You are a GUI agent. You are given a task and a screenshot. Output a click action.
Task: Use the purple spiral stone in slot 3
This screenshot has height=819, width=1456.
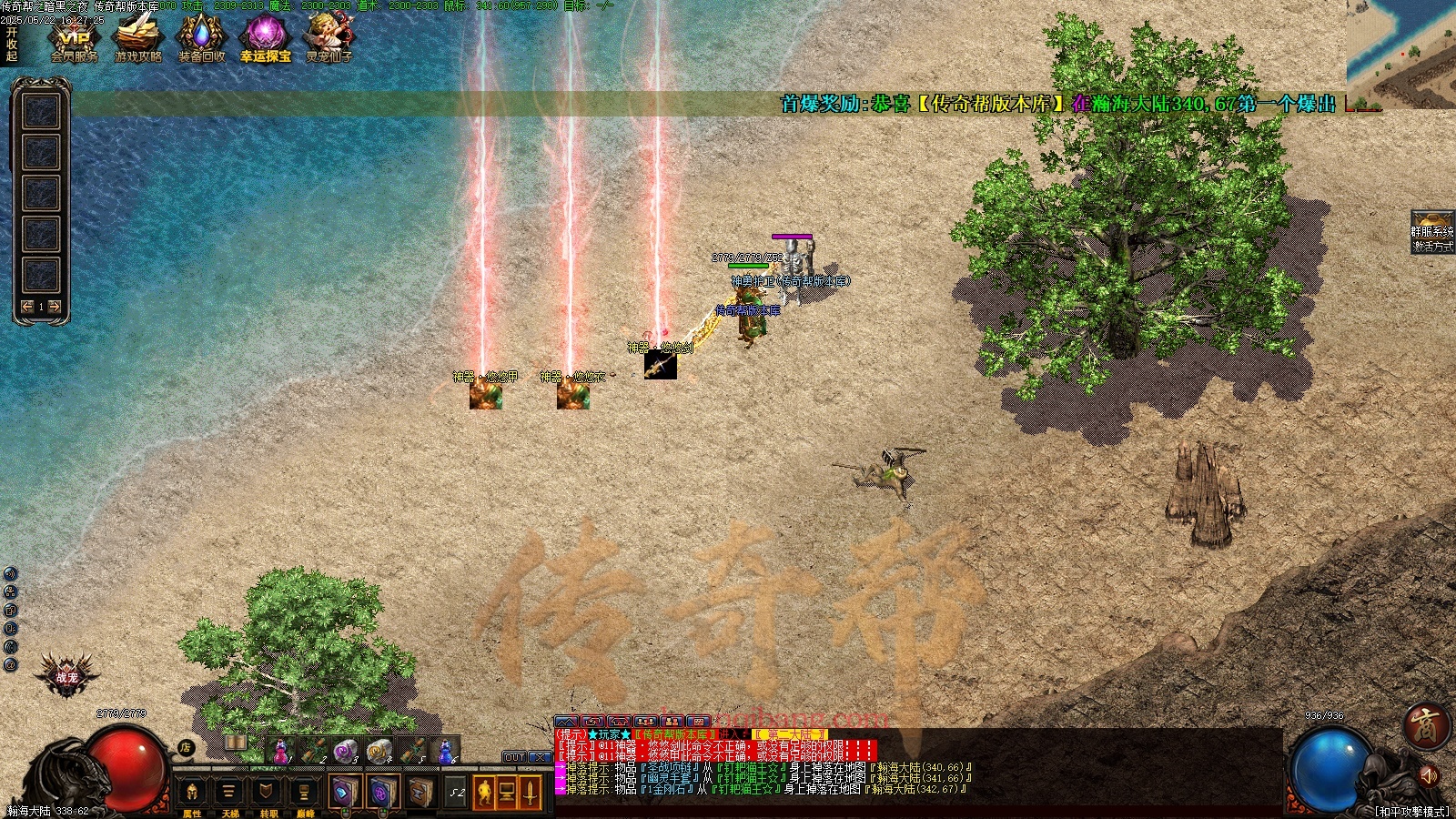pyautogui.click(x=344, y=752)
